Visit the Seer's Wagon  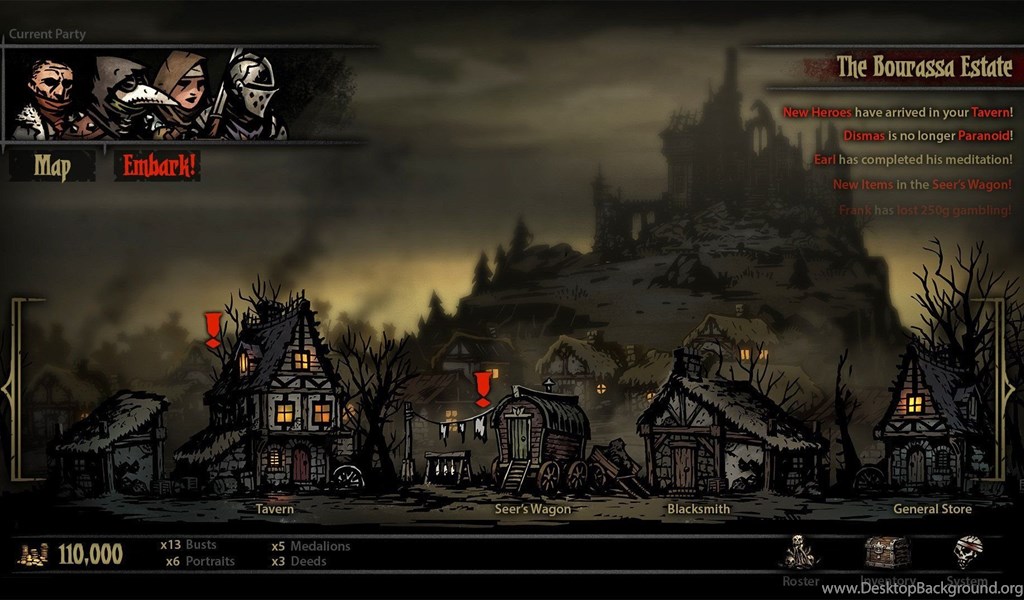pyautogui.click(x=540, y=440)
